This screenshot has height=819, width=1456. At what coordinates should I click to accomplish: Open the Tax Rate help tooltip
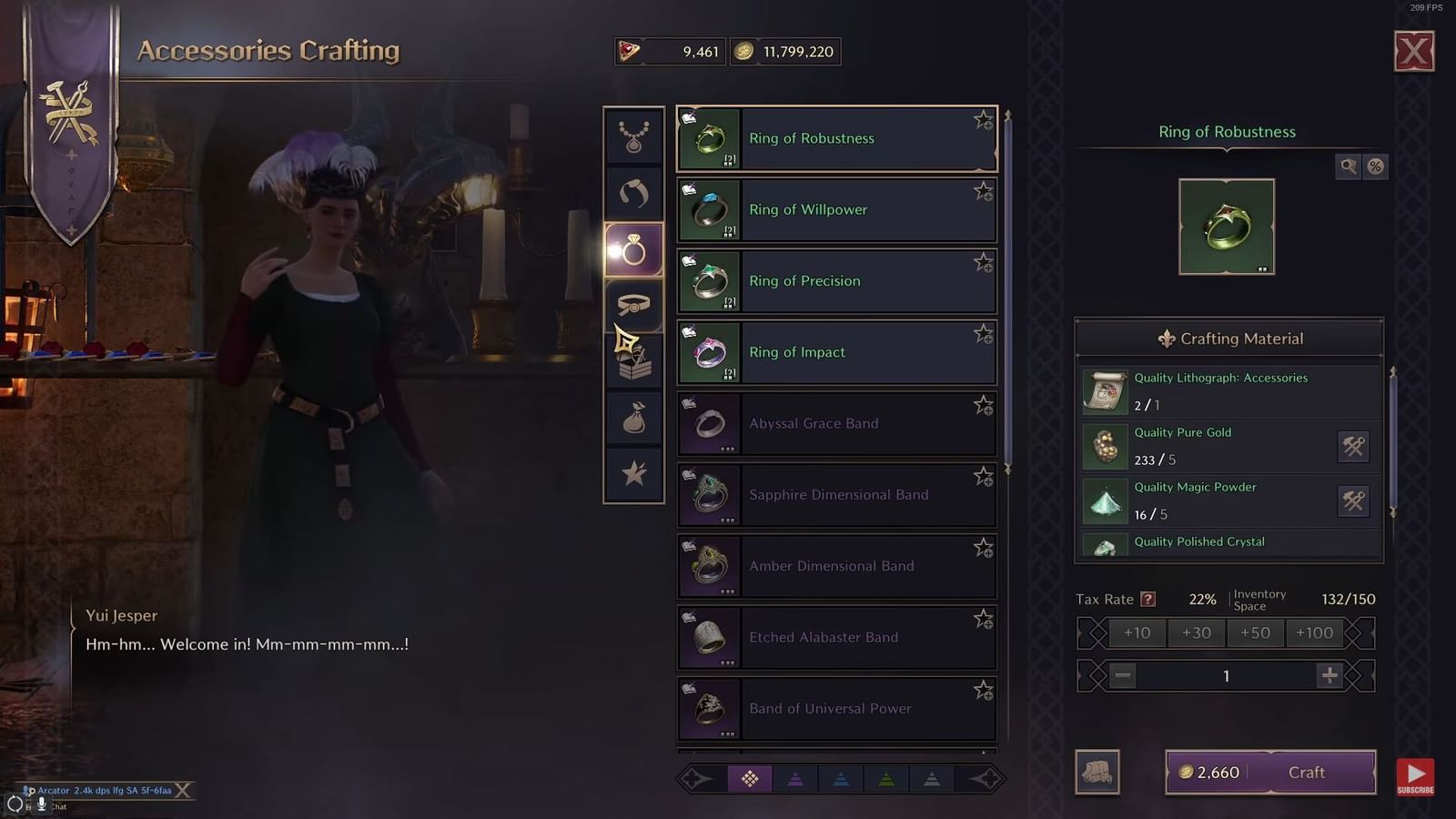1148,599
